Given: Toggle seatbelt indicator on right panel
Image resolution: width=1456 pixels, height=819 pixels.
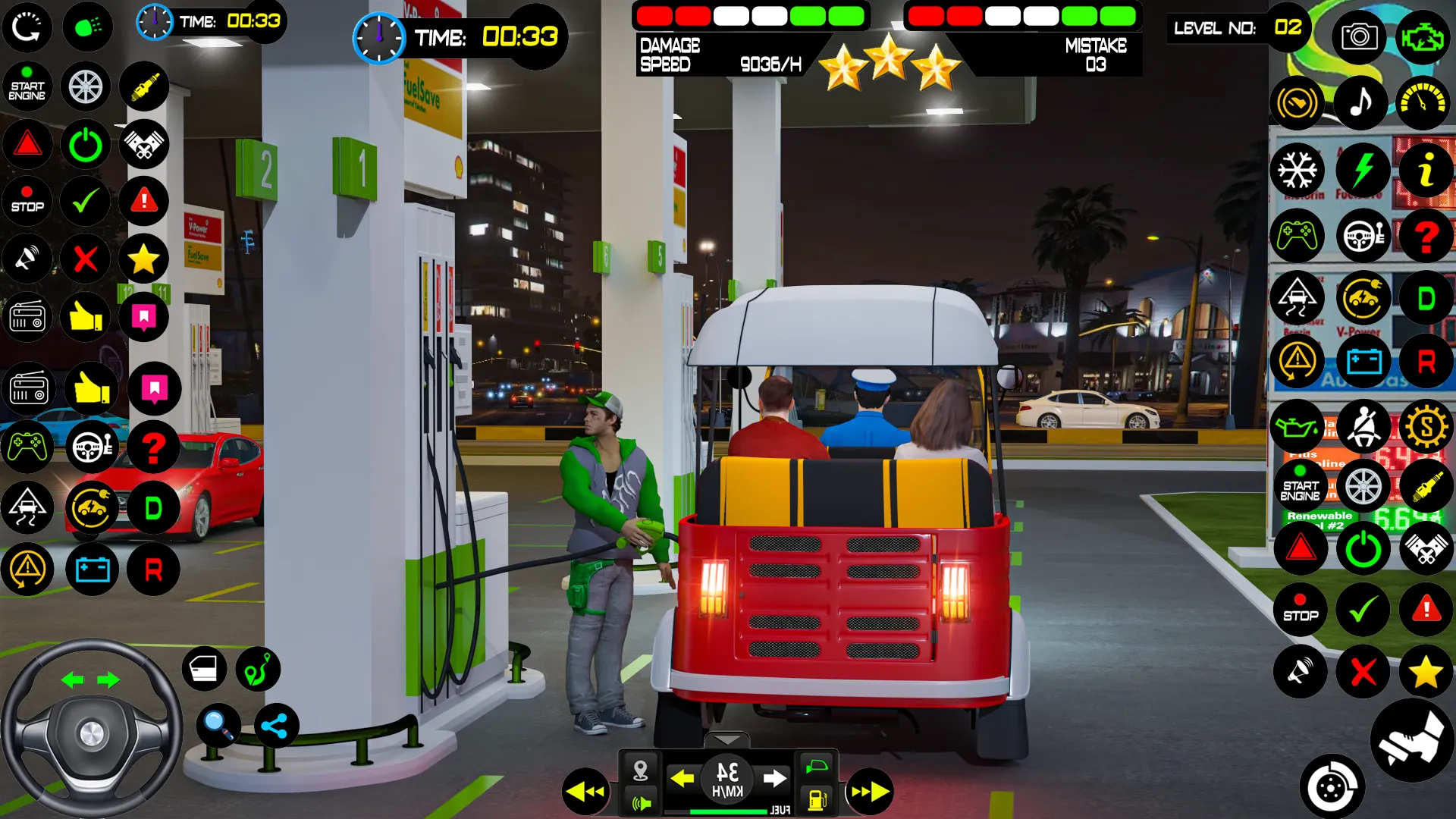Looking at the screenshot, I should [x=1363, y=427].
